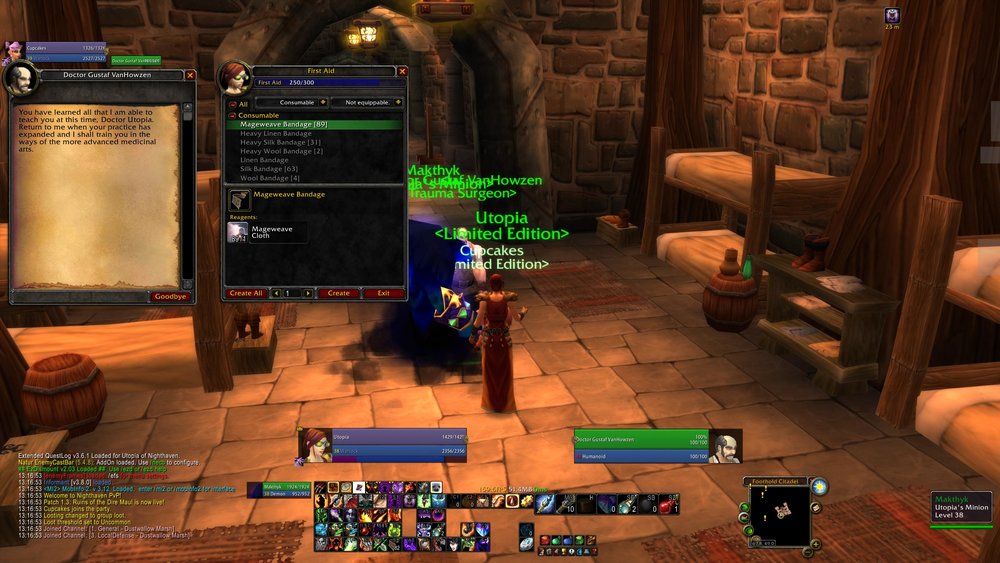Click the Create button in First Aid
The height and width of the screenshot is (563, 1000).
339,293
